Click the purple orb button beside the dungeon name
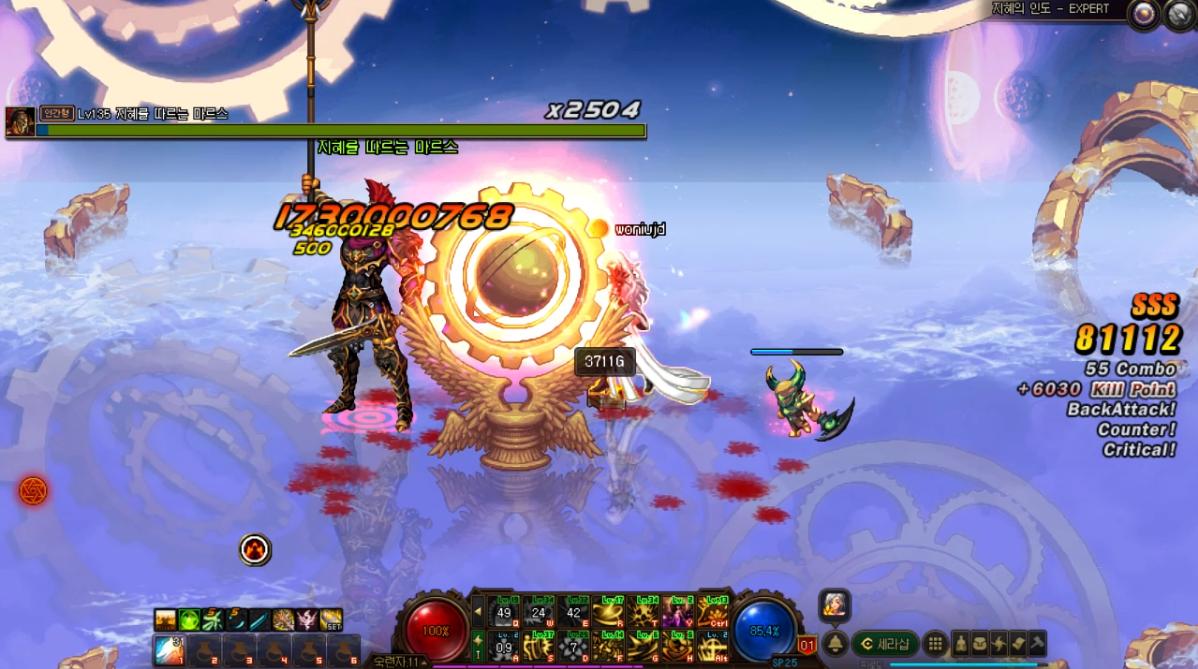The height and width of the screenshot is (669, 1198). (x=1141, y=12)
